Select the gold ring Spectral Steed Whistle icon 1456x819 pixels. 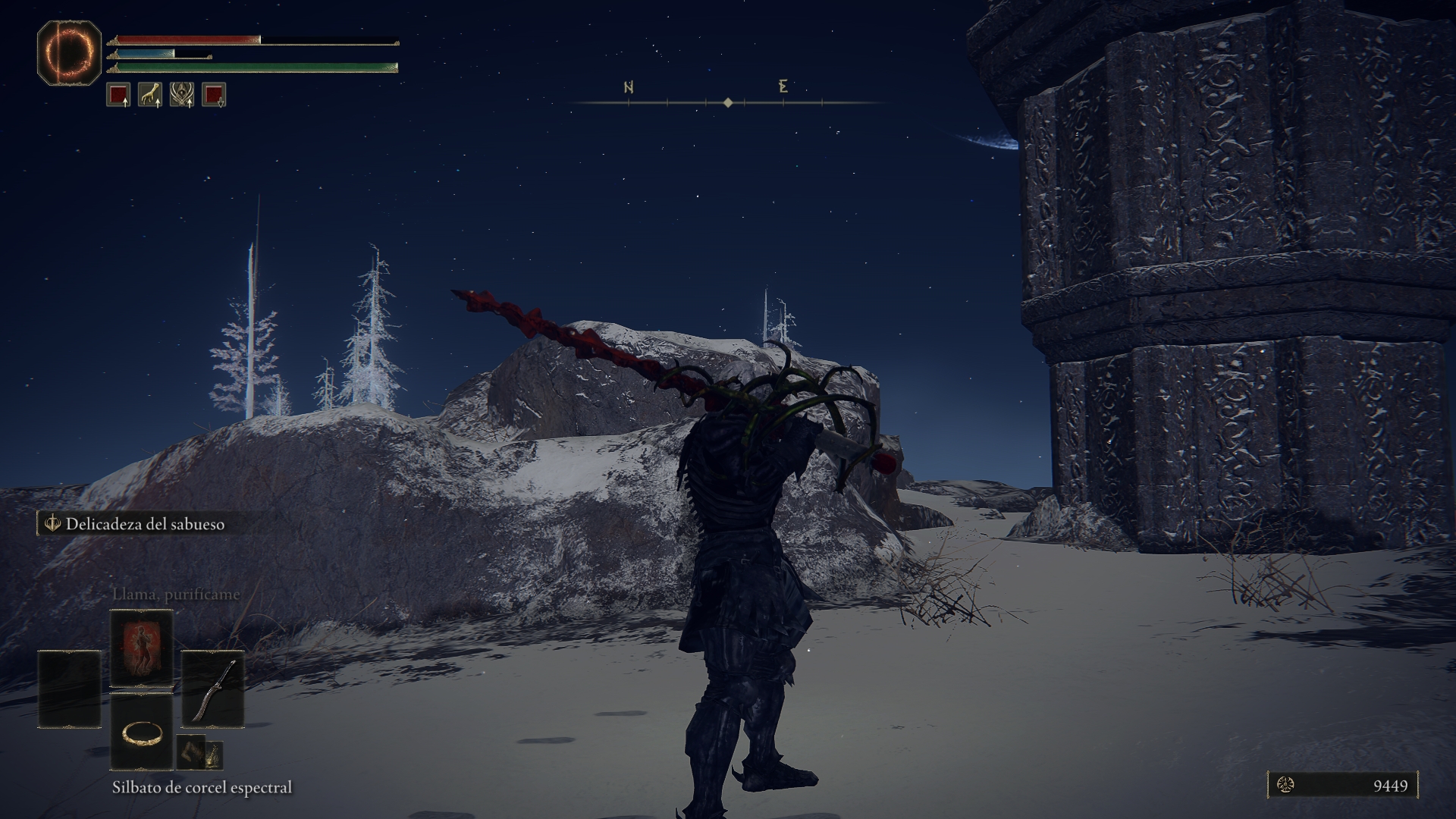point(142,734)
